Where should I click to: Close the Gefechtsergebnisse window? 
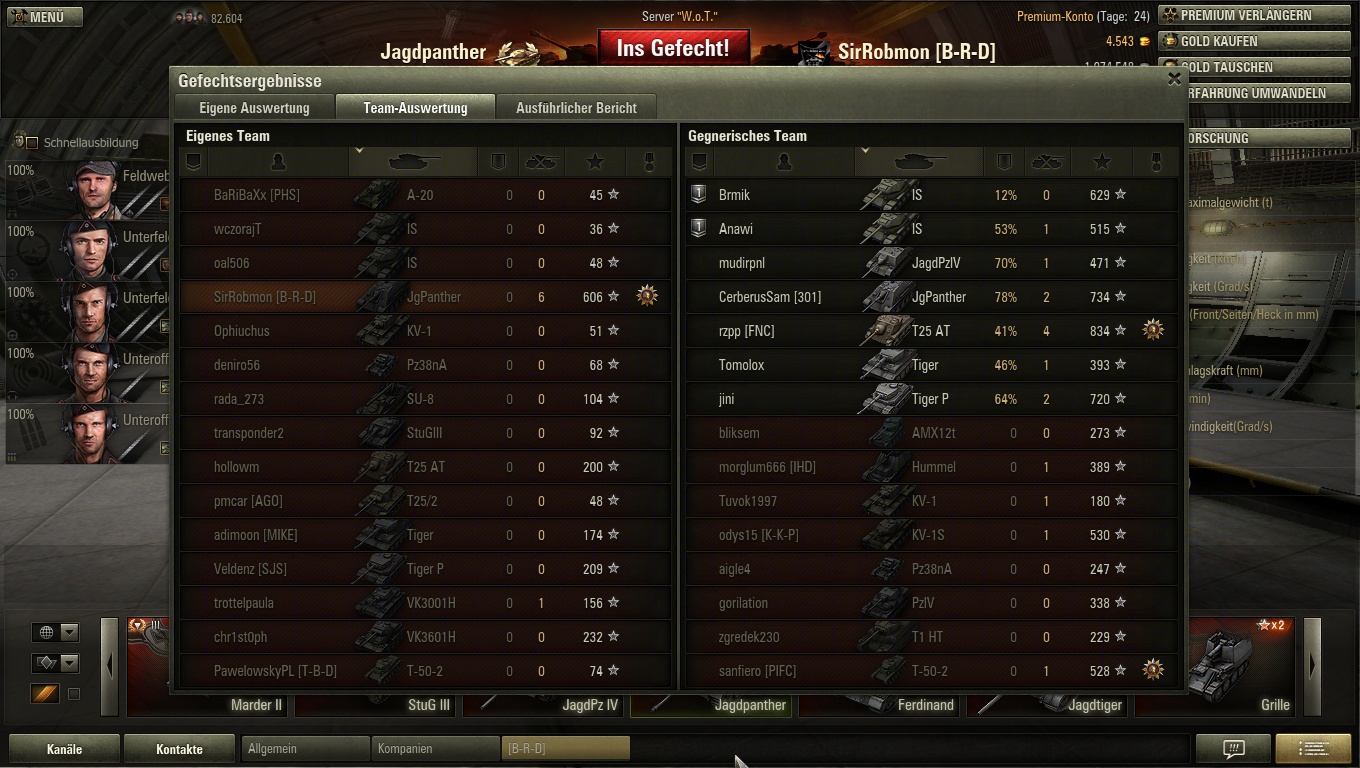tap(1174, 80)
